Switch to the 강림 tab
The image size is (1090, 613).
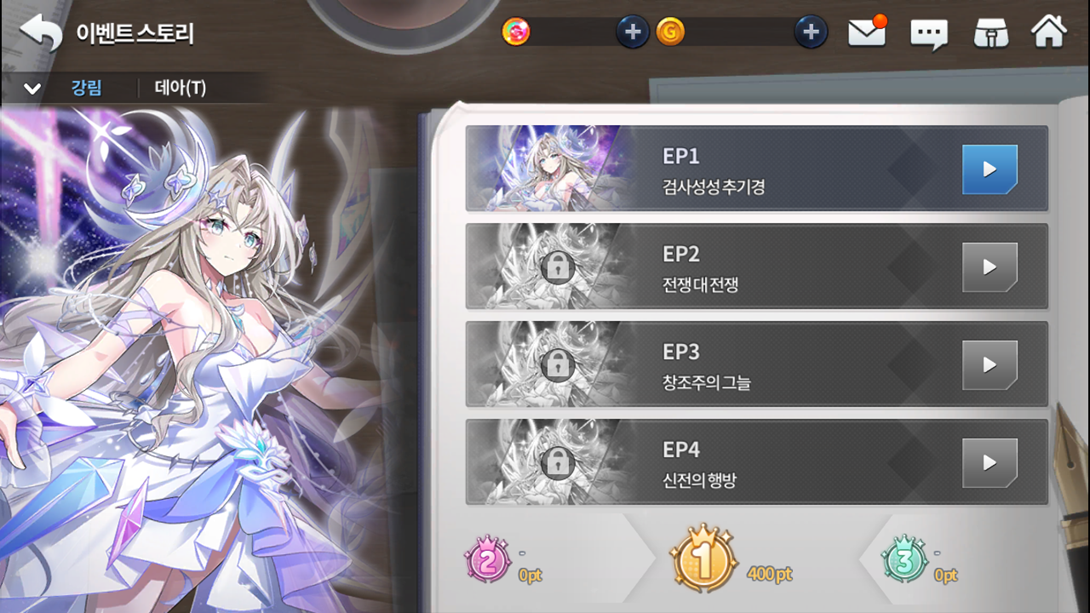[x=87, y=88]
